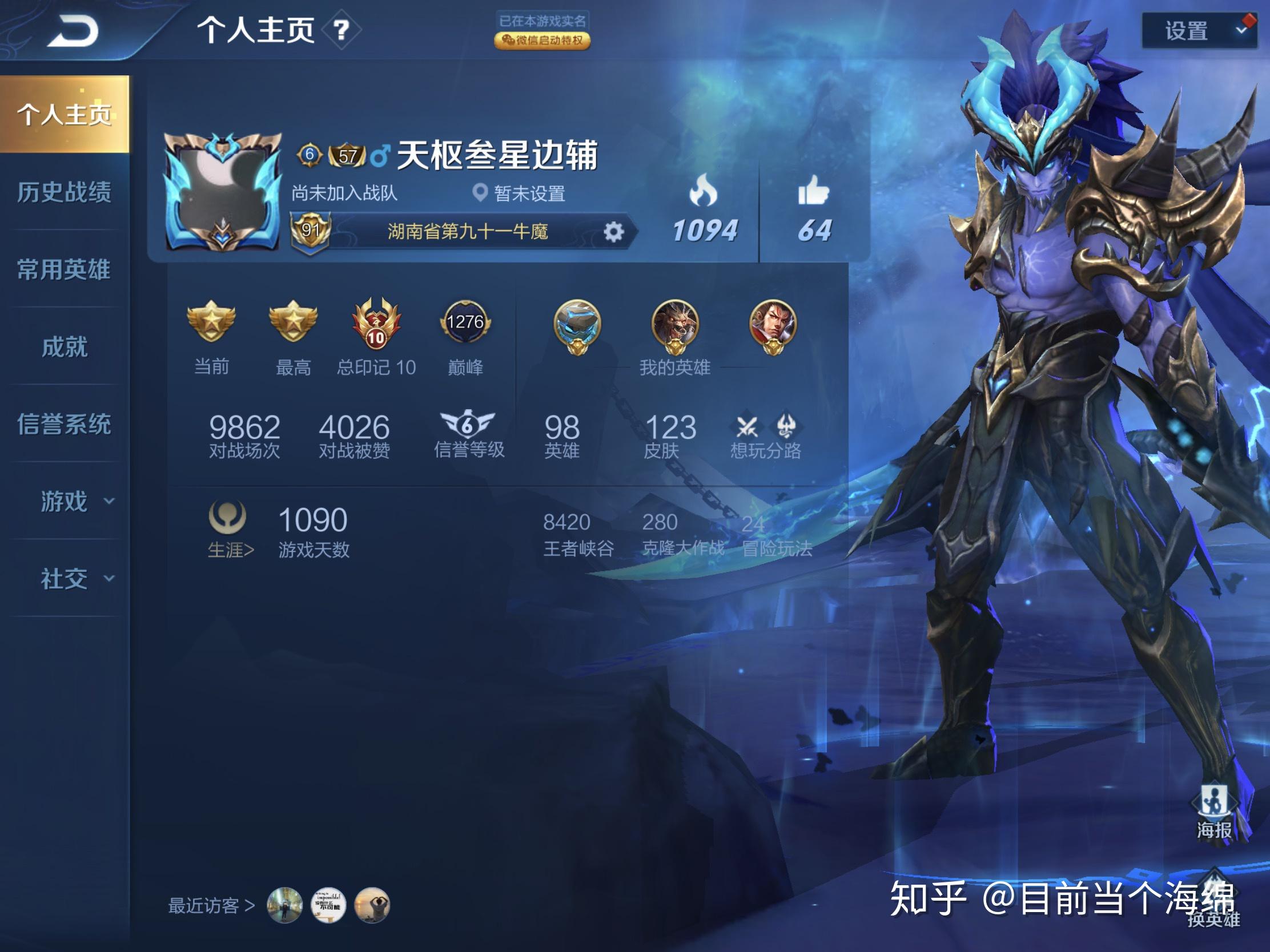Select the 成就 tab

tap(65, 347)
